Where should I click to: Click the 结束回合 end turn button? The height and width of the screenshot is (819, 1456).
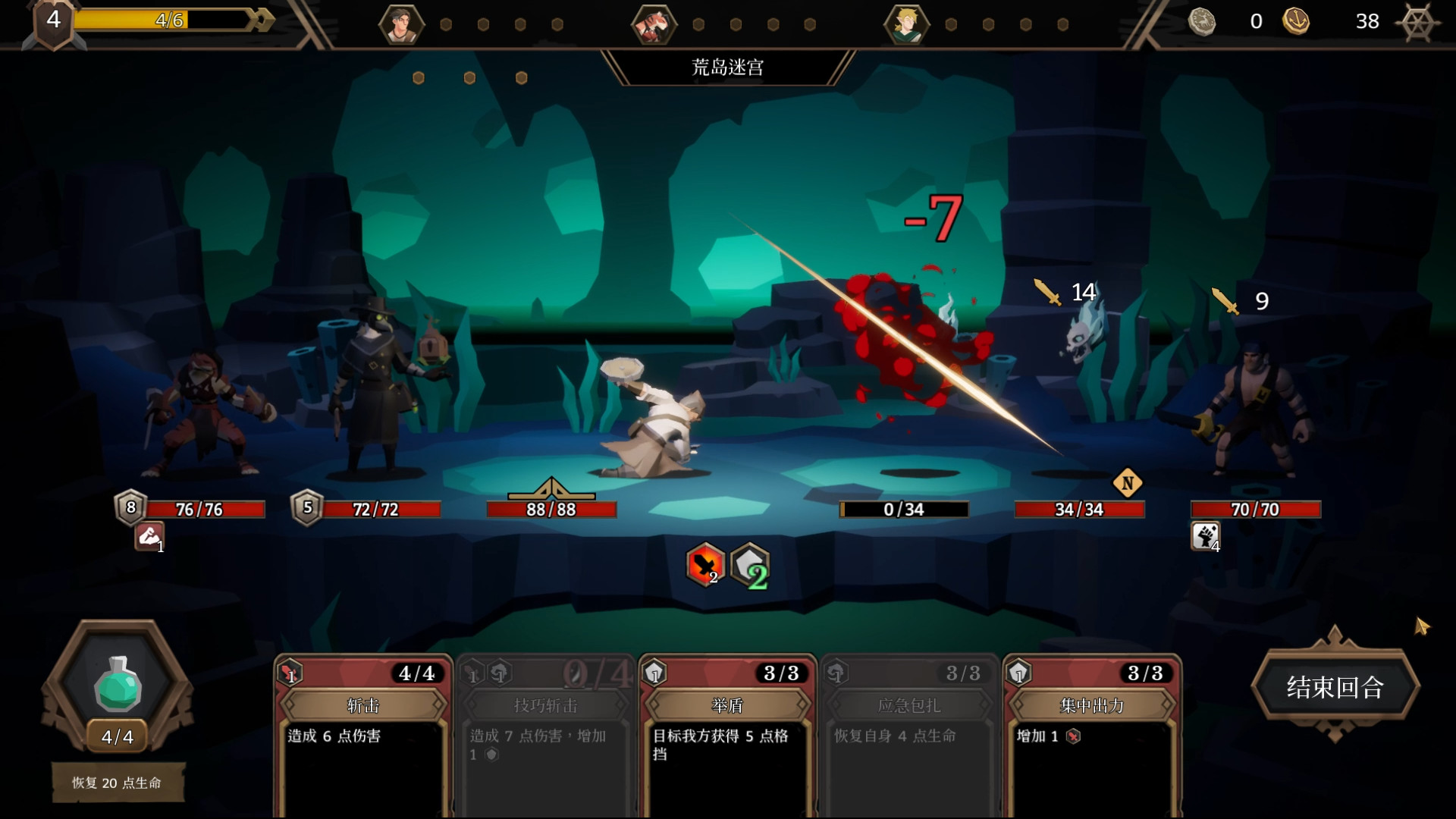tap(1335, 687)
